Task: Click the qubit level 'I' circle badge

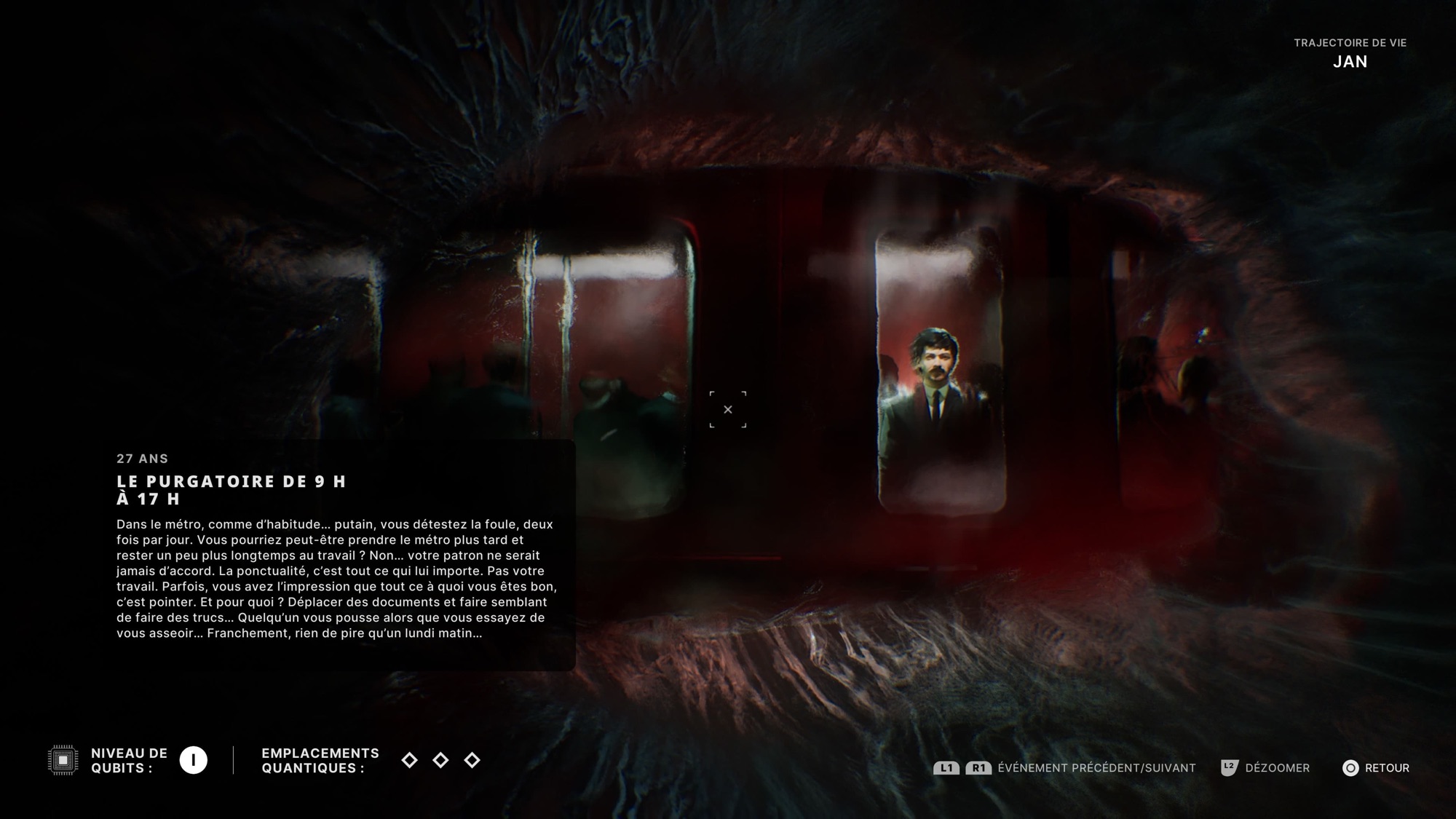Action: pos(192,761)
